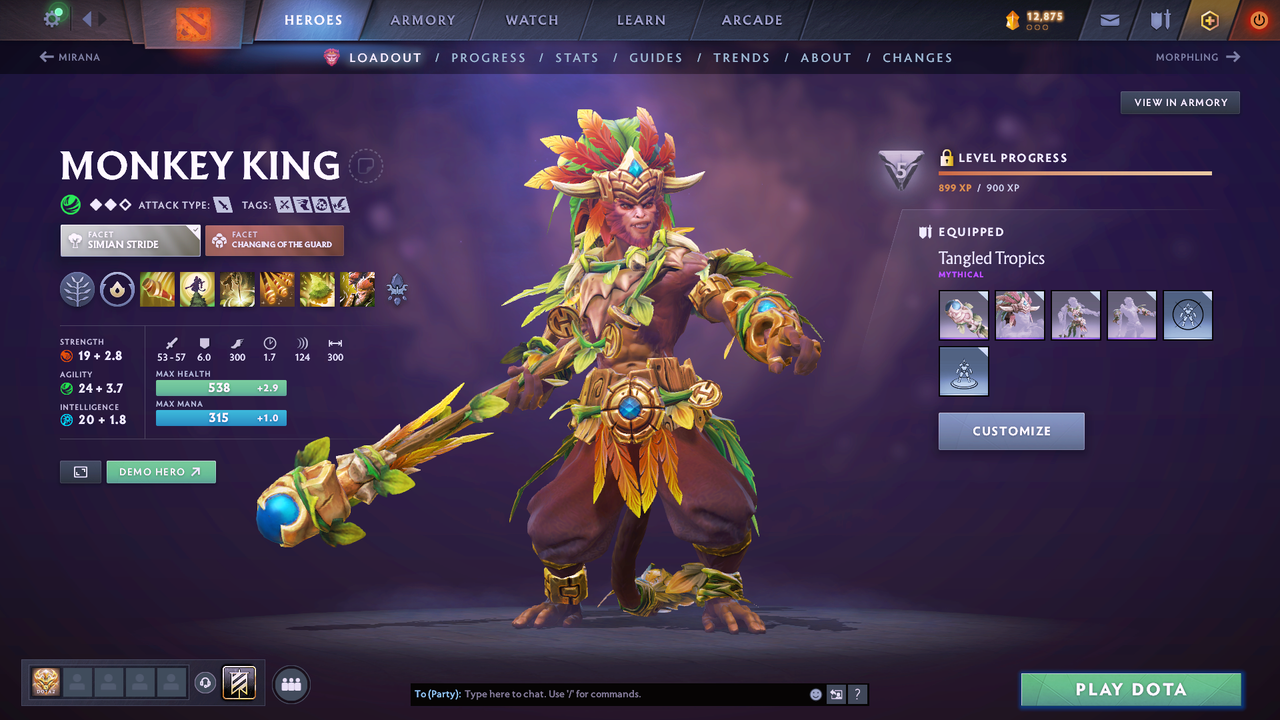Open the voice chat headset icon
Viewport: 1280px width, 720px height.
pyautogui.click(x=207, y=682)
